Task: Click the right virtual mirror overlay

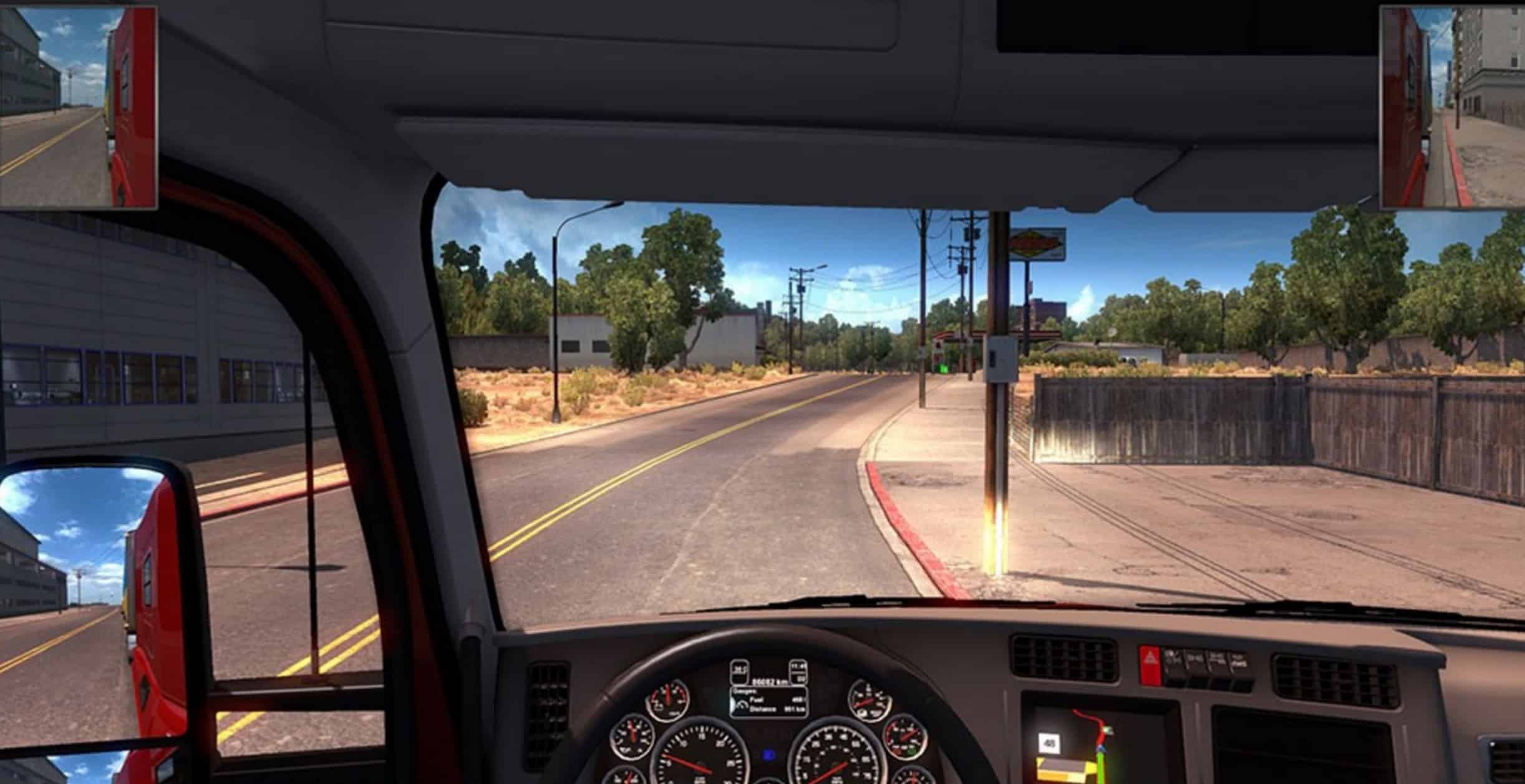Action: (x=1451, y=107)
